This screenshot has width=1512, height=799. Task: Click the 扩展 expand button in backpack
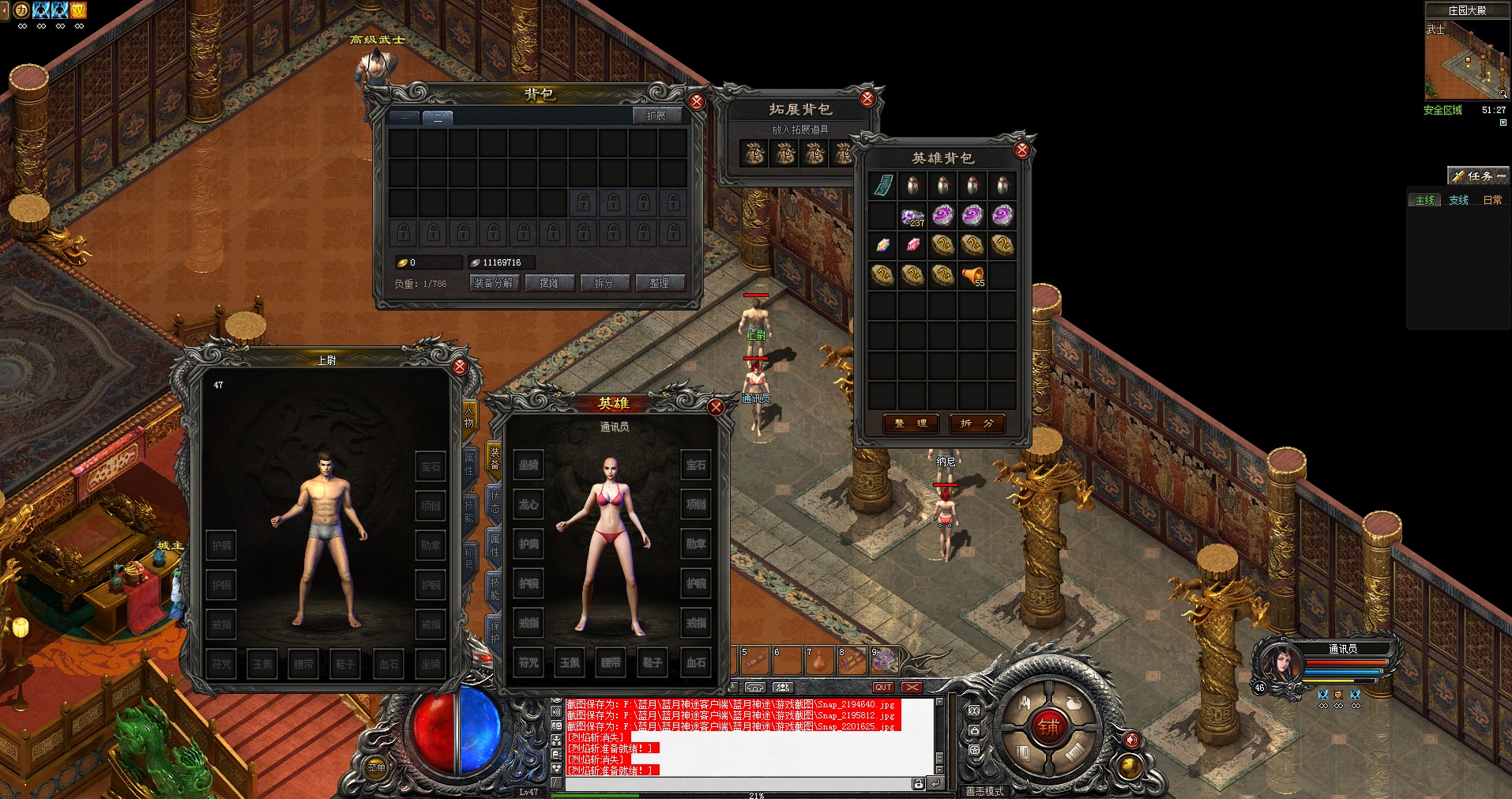(656, 115)
